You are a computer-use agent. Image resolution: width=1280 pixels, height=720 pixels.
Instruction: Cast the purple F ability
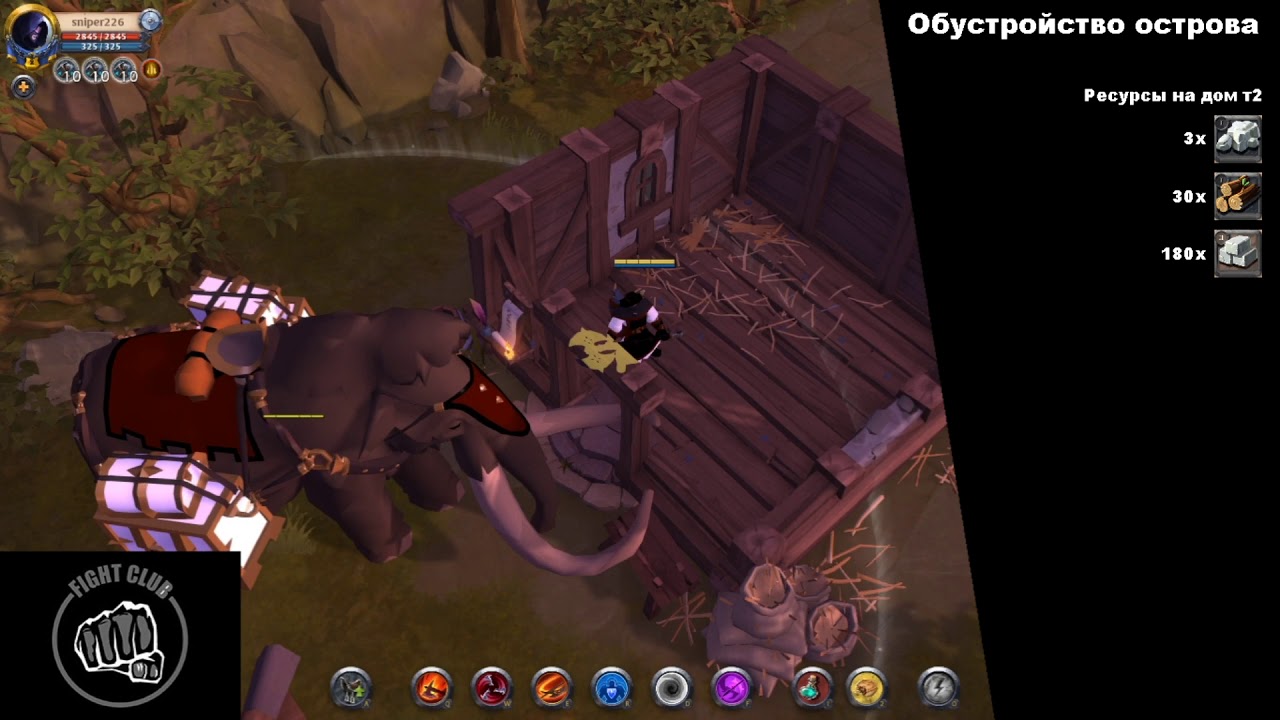coord(732,688)
